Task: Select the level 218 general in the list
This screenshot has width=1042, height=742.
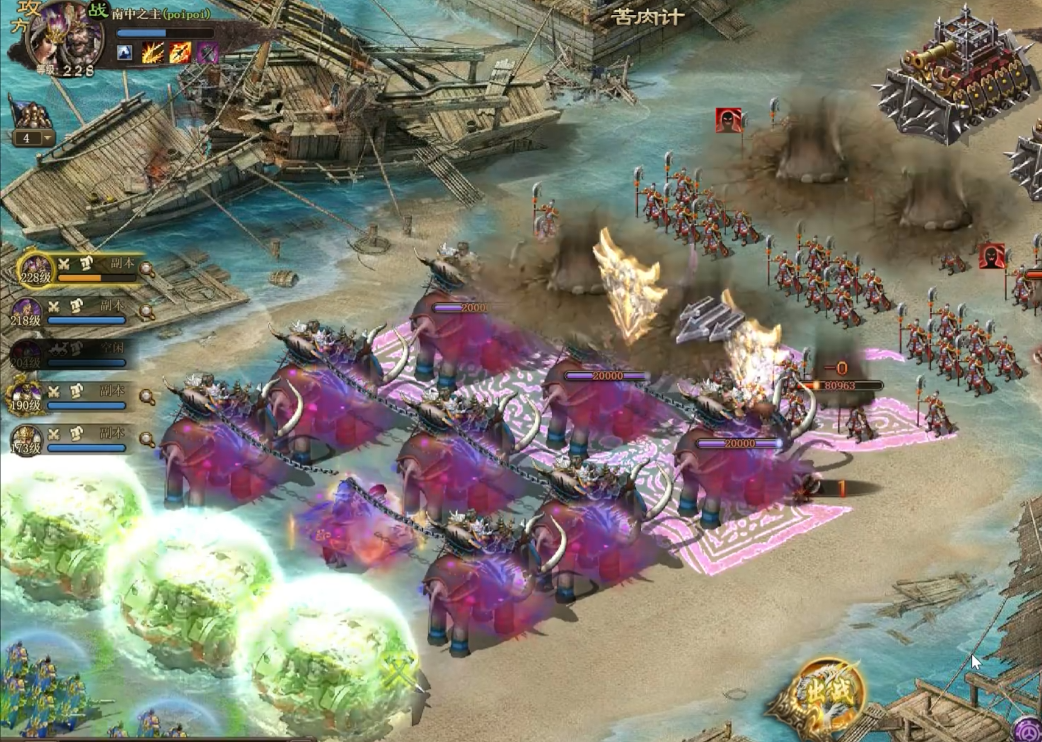Action: 28,313
